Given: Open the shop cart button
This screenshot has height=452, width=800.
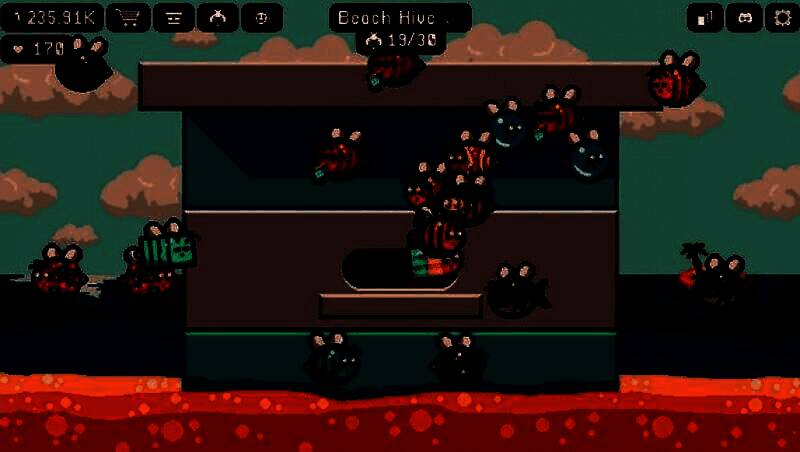Looking at the screenshot, I should pos(128,17).
